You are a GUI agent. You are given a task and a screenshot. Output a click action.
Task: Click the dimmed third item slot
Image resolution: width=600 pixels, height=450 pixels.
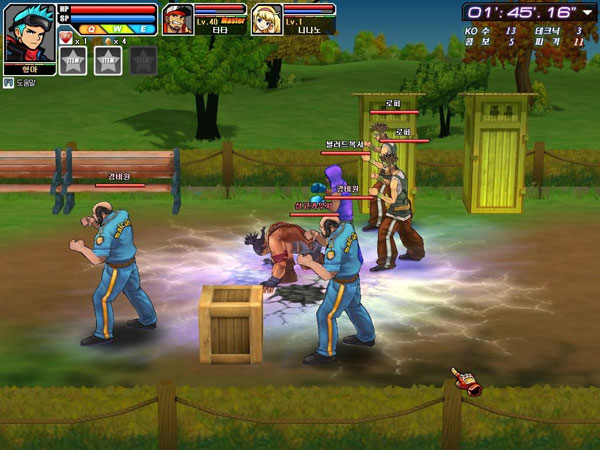tap(143, 61)
